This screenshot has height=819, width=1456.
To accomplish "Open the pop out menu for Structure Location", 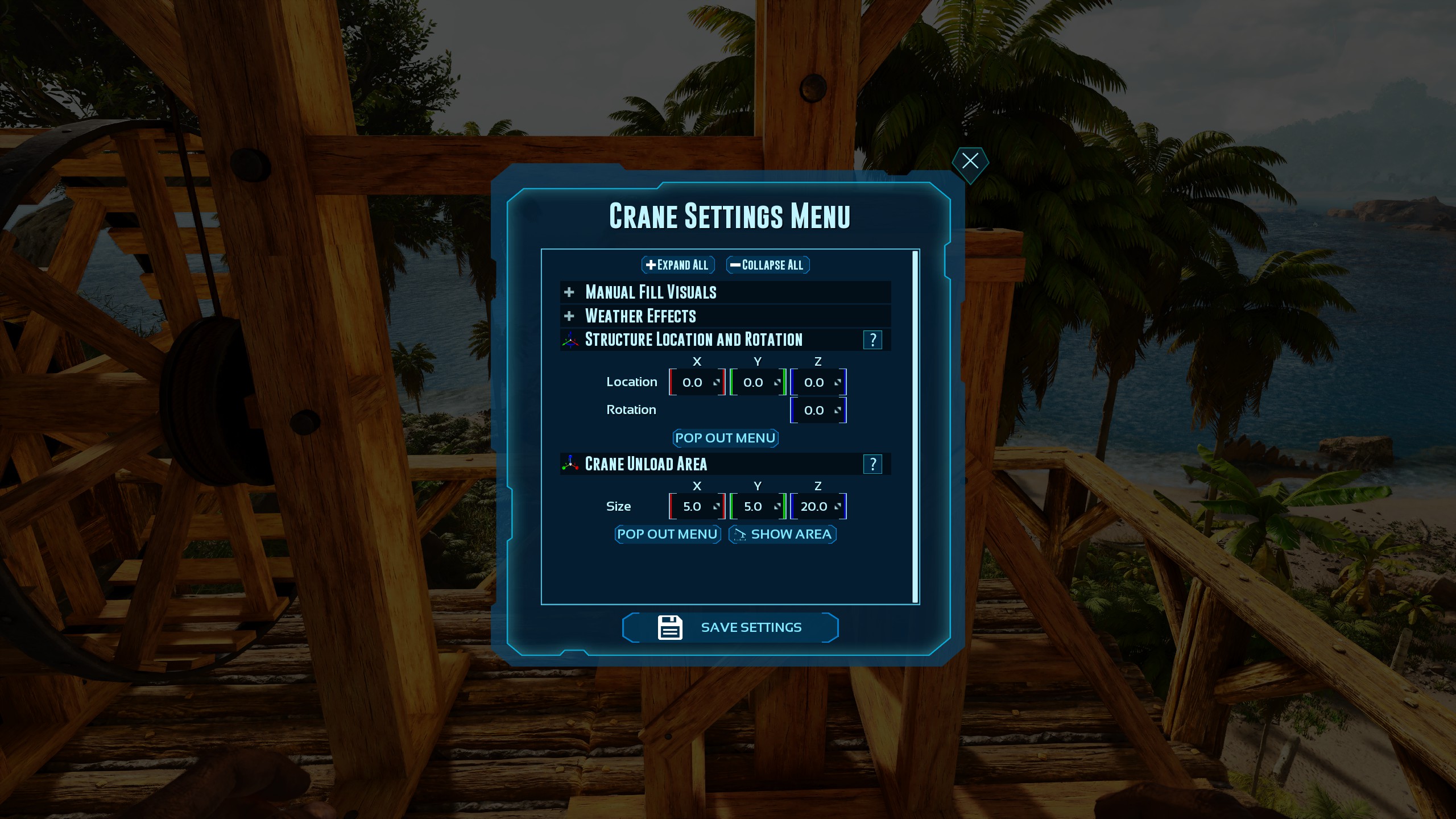I will tap(725, 438).
